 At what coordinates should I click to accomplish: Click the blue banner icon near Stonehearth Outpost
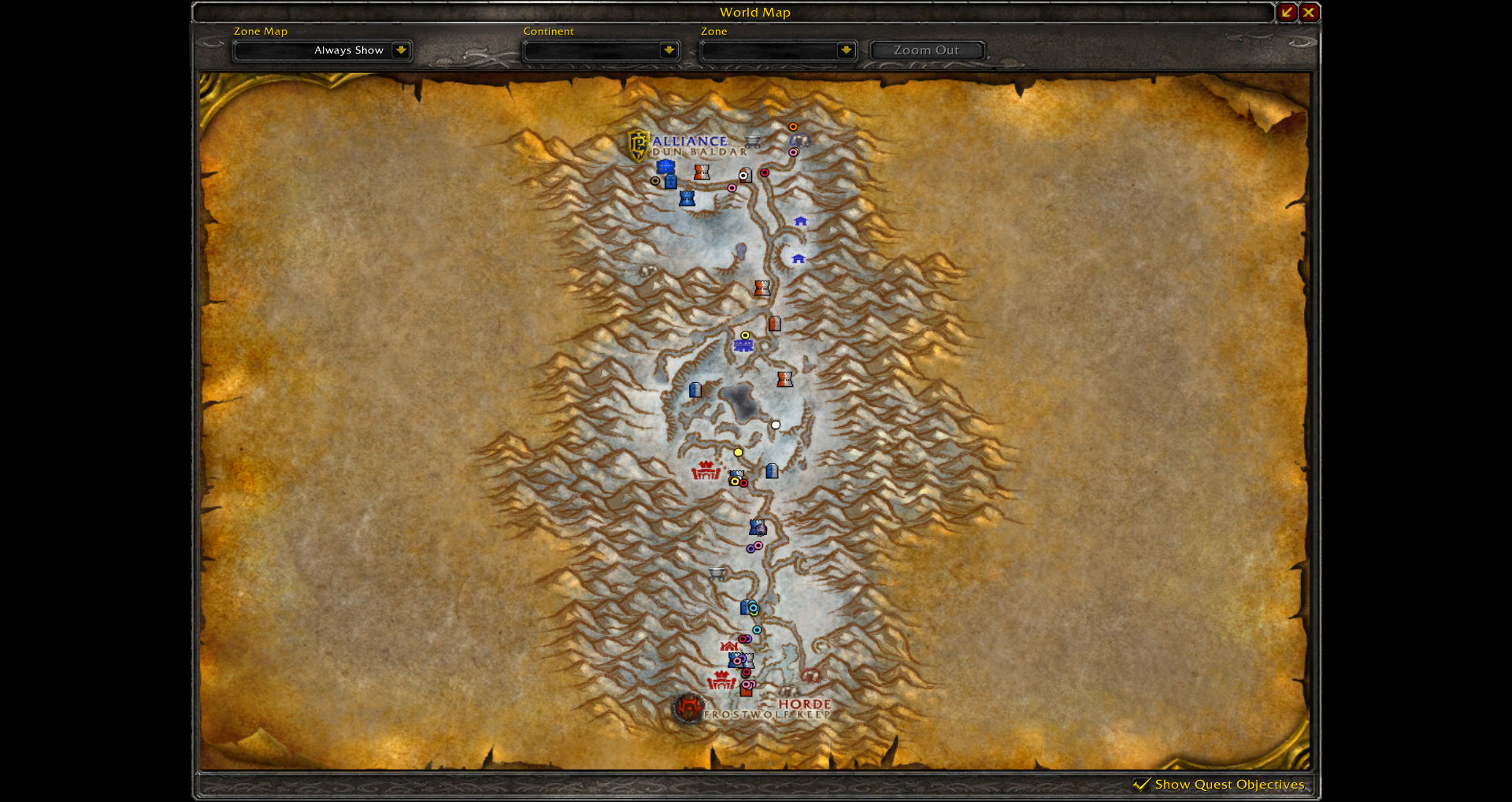pyautogui.click(x=744, y=347)
